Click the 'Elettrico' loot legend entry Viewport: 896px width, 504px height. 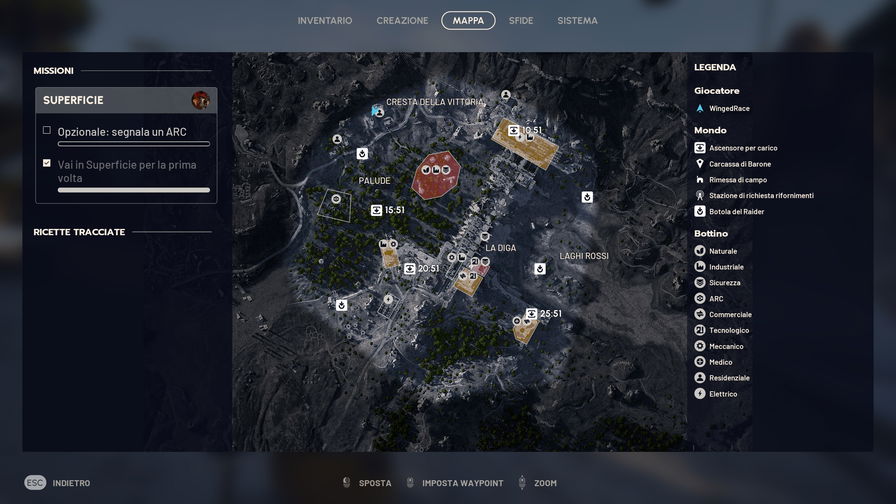click(x=723, y=394)
